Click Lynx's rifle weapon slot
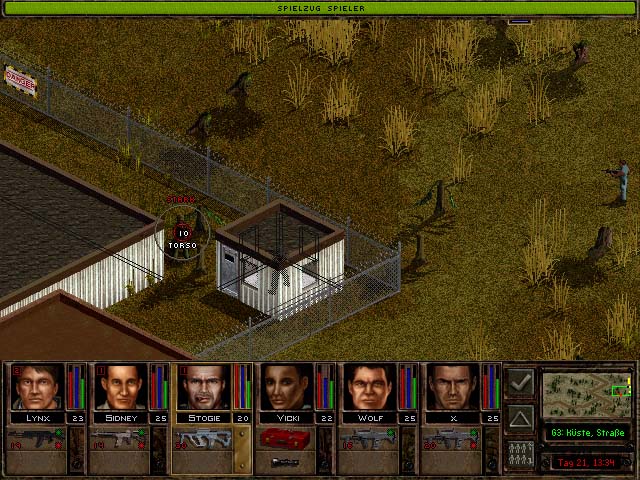Screen dimensions: 640x480 click(x=37, y=438)
